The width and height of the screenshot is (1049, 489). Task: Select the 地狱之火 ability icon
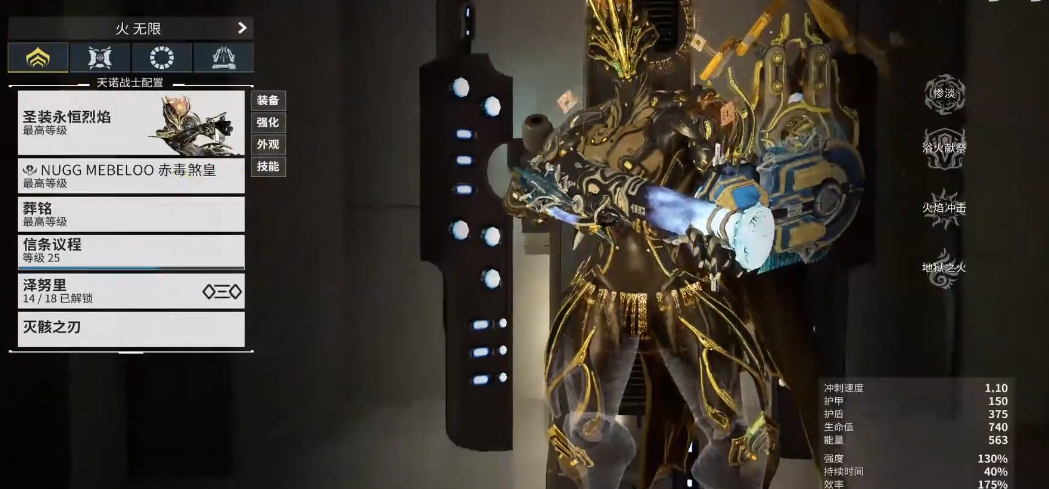tap(943, 267)
